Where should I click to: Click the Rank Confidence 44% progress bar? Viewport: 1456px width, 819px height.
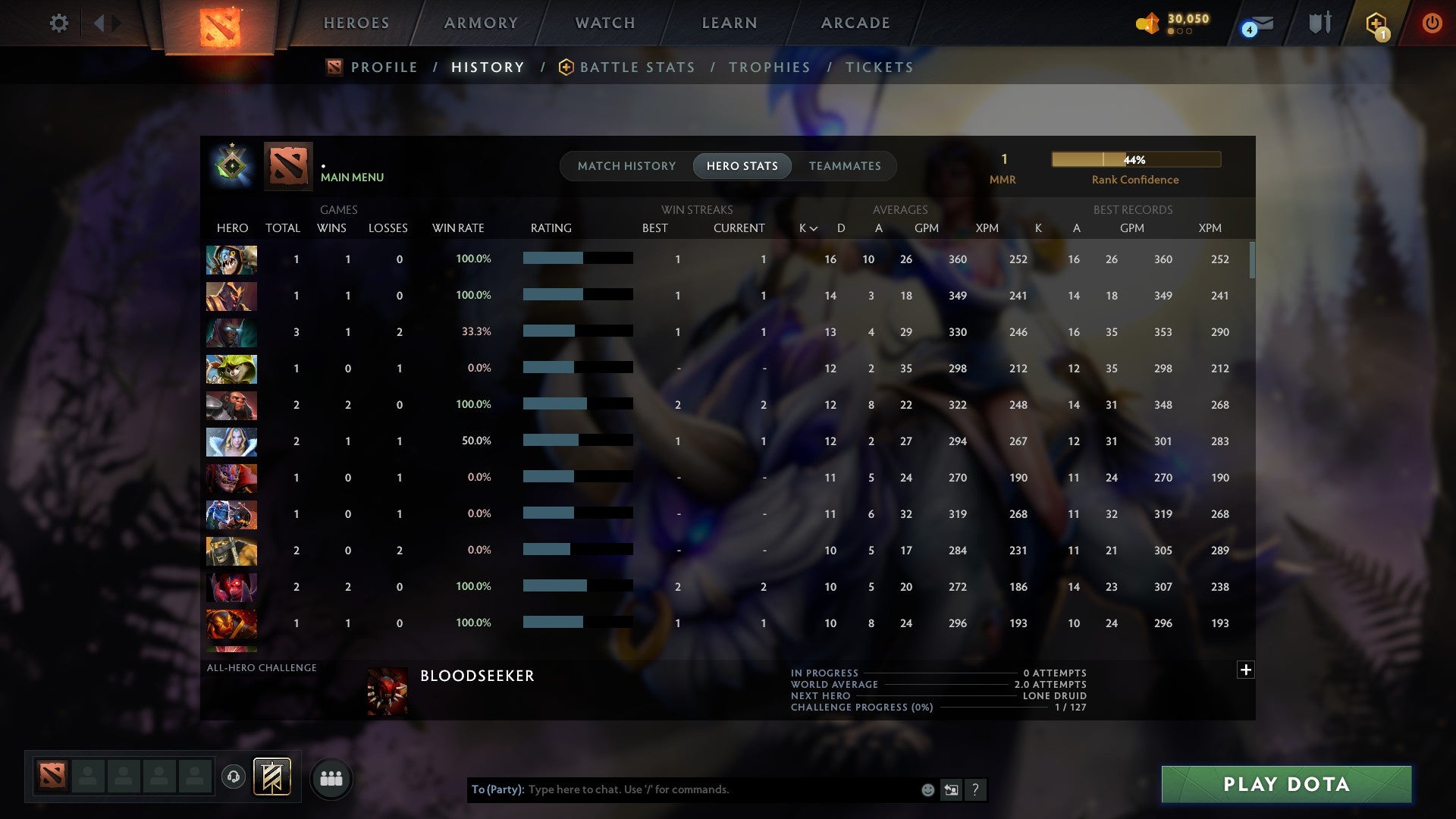point(1134,160)
